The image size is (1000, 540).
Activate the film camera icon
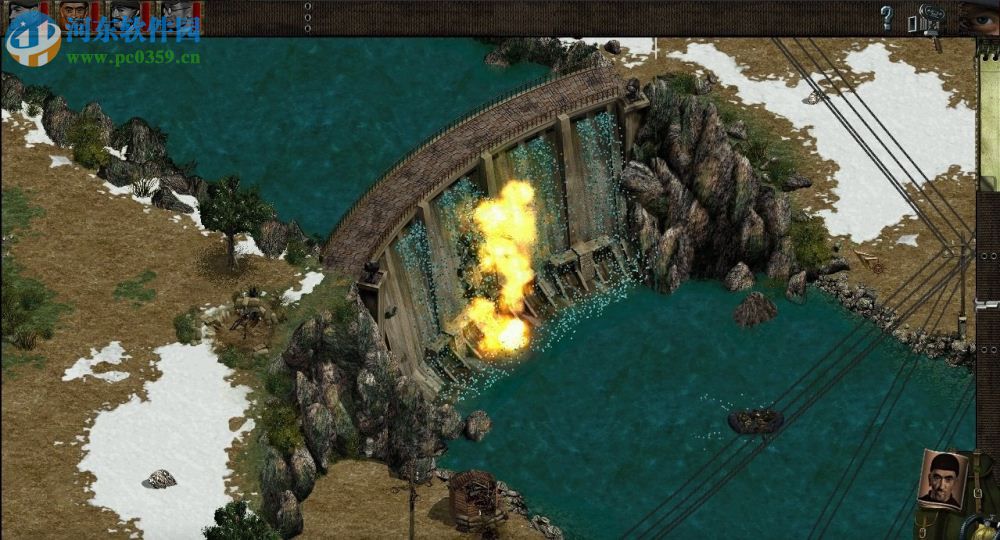pyautogui.click(x=927, y=19)
